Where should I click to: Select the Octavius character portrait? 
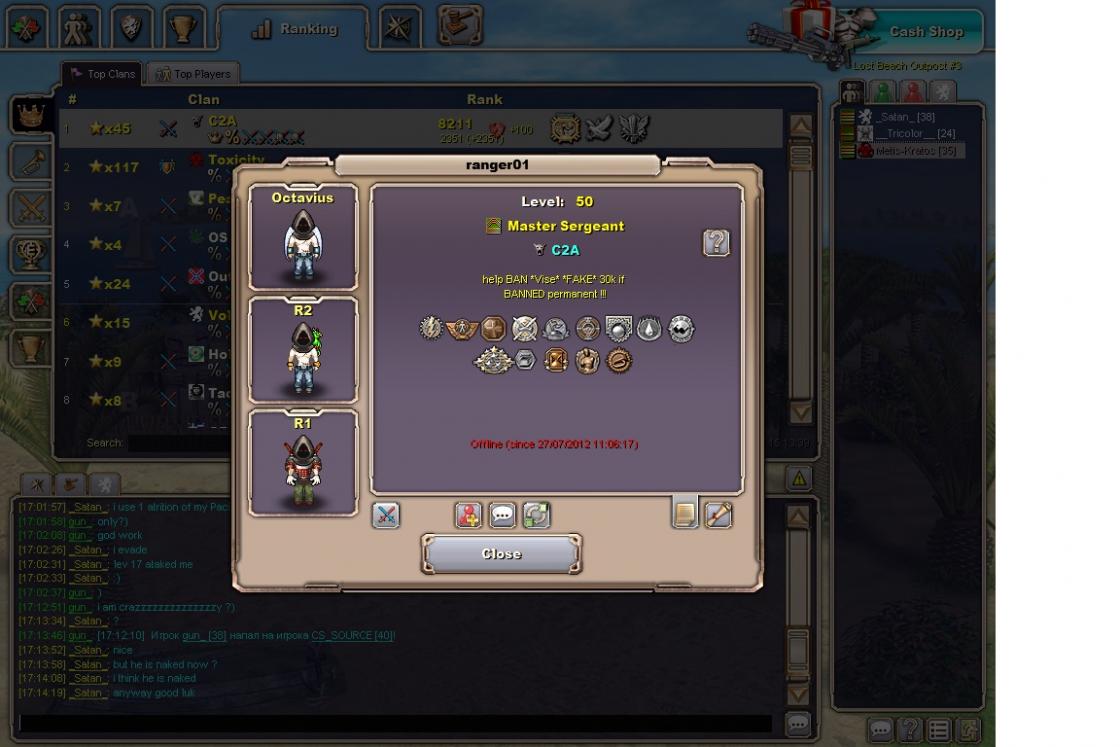pyautogui.click(x=303, y=237)
